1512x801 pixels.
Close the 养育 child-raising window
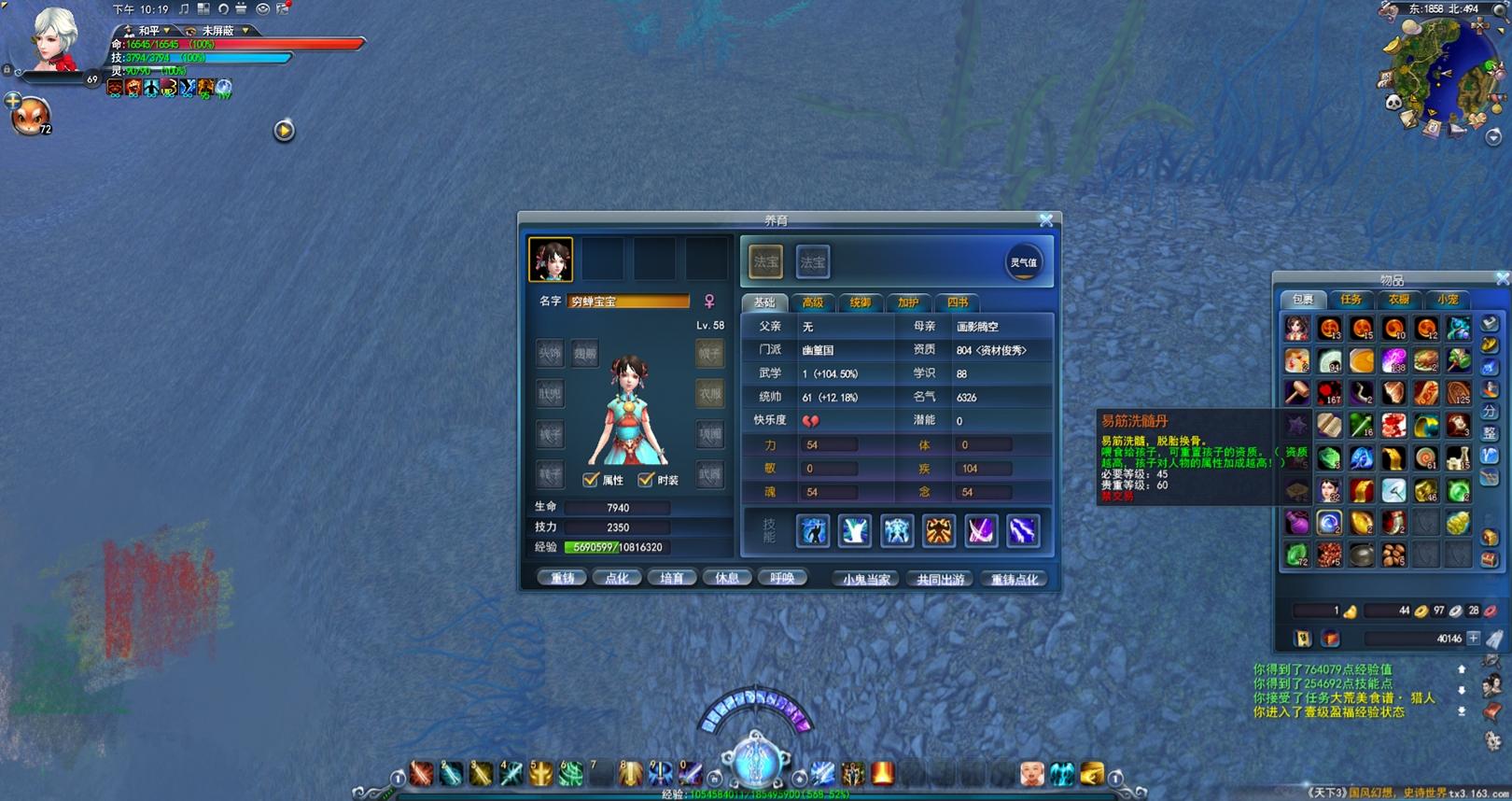pos(1046,220)
